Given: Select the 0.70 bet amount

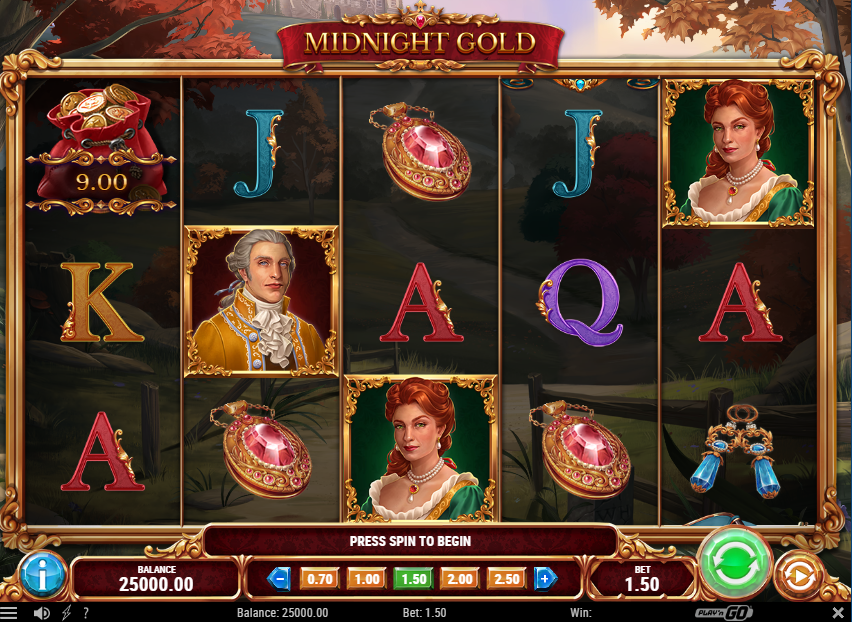Looking at the screenshot, I should 320,578.
